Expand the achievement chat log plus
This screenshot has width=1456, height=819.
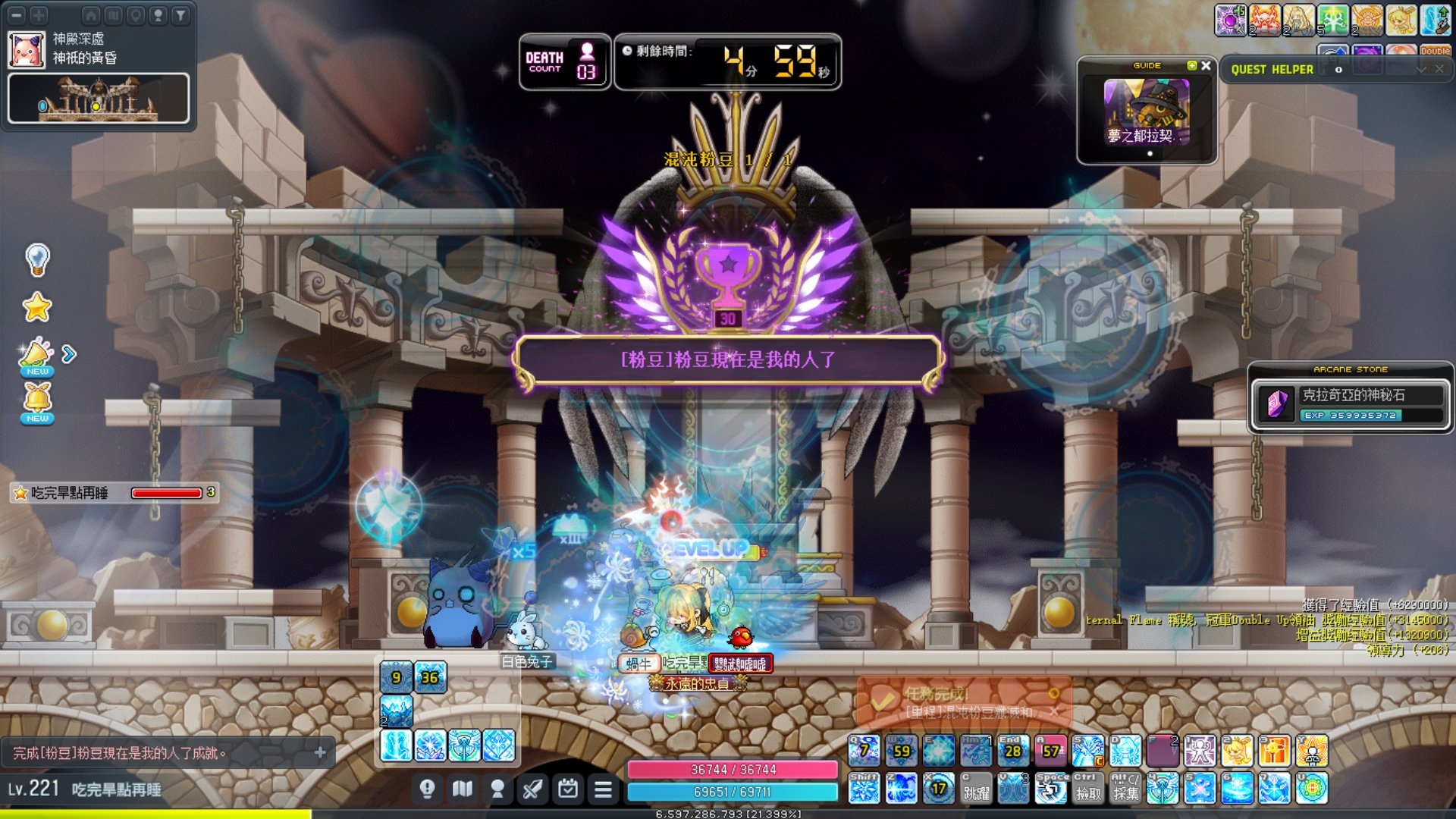coord(320,752)
